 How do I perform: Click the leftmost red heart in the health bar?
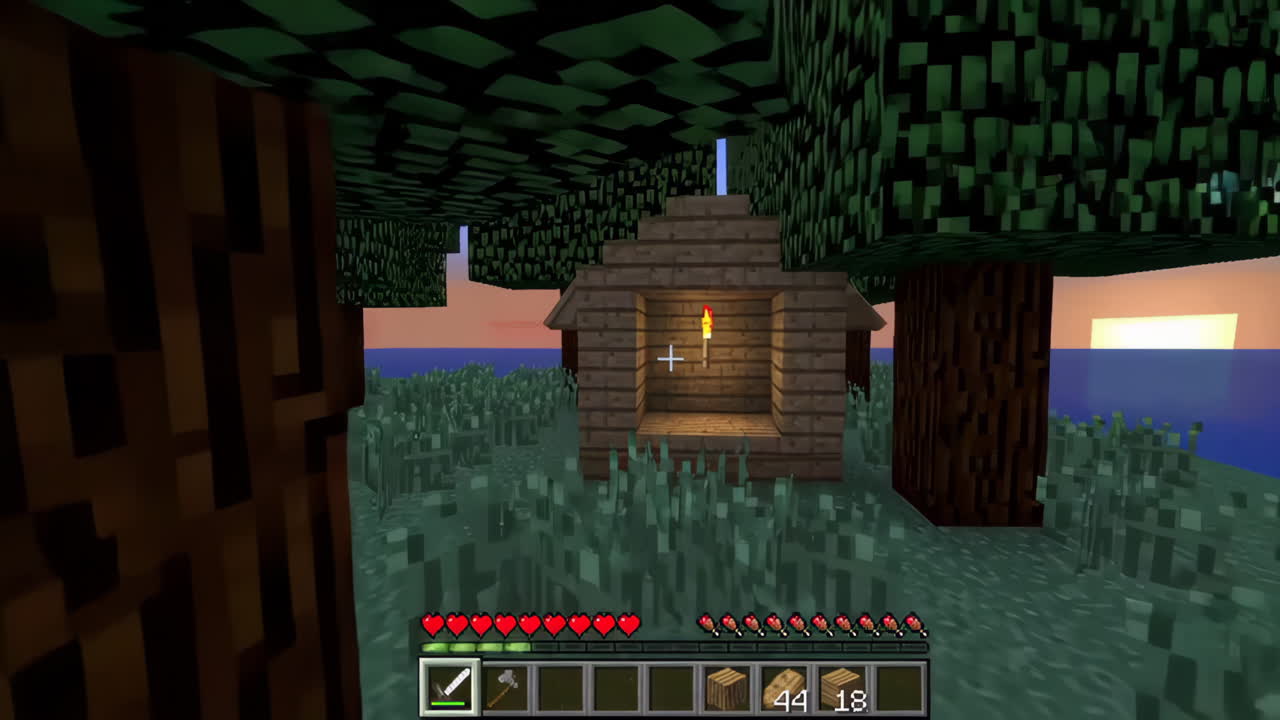click(x=434, y=623)
